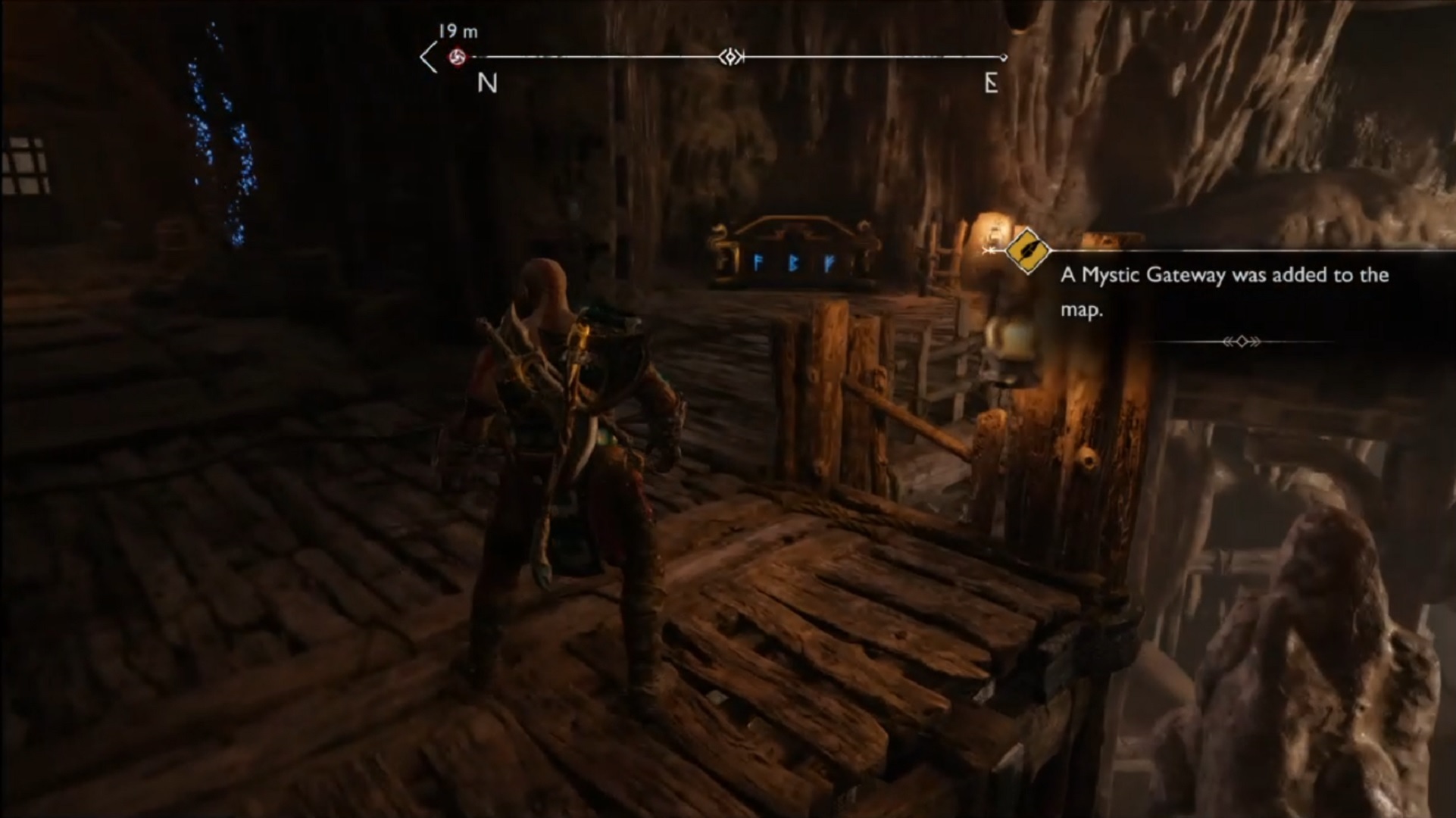Image resolution: width=1456 pixels, height=818 pixels.
Task: Click the Mystic Gateway notification's yellow diamond icon
Action: click(x=1026, y=251)
